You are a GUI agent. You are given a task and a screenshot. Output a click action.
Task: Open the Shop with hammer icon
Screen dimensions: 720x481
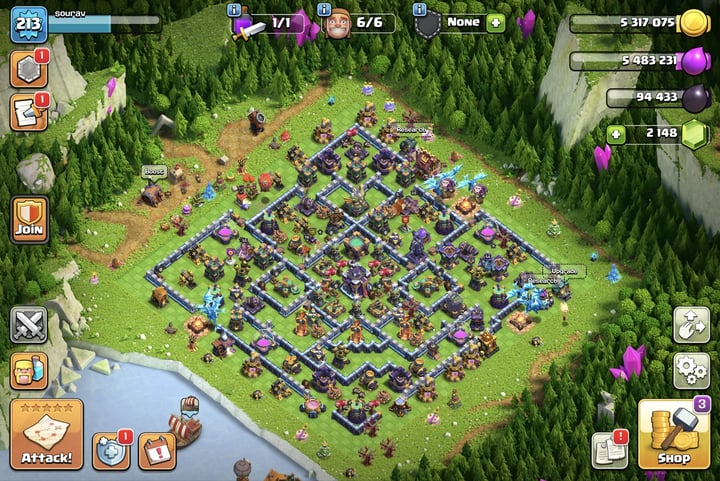(674, 436)
